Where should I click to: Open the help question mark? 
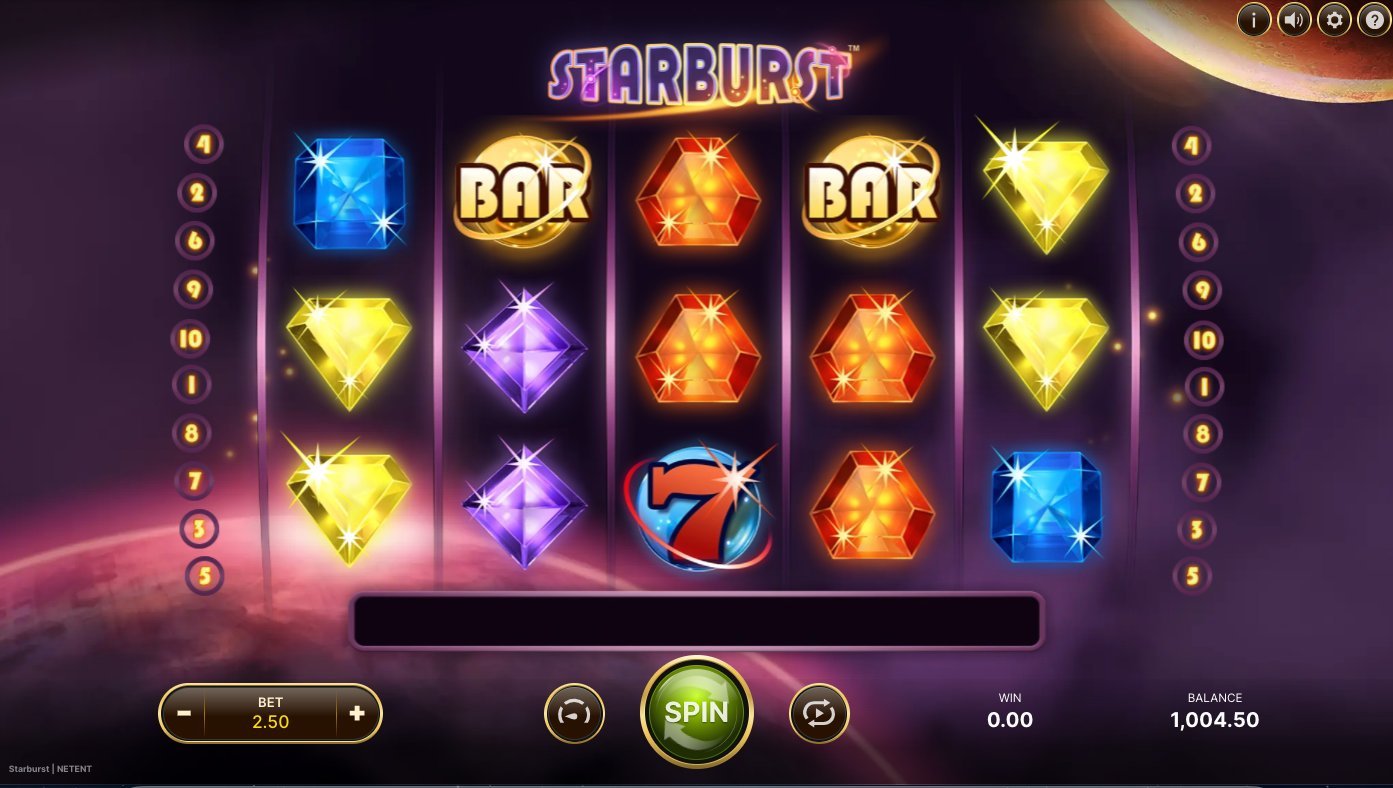1373,19
